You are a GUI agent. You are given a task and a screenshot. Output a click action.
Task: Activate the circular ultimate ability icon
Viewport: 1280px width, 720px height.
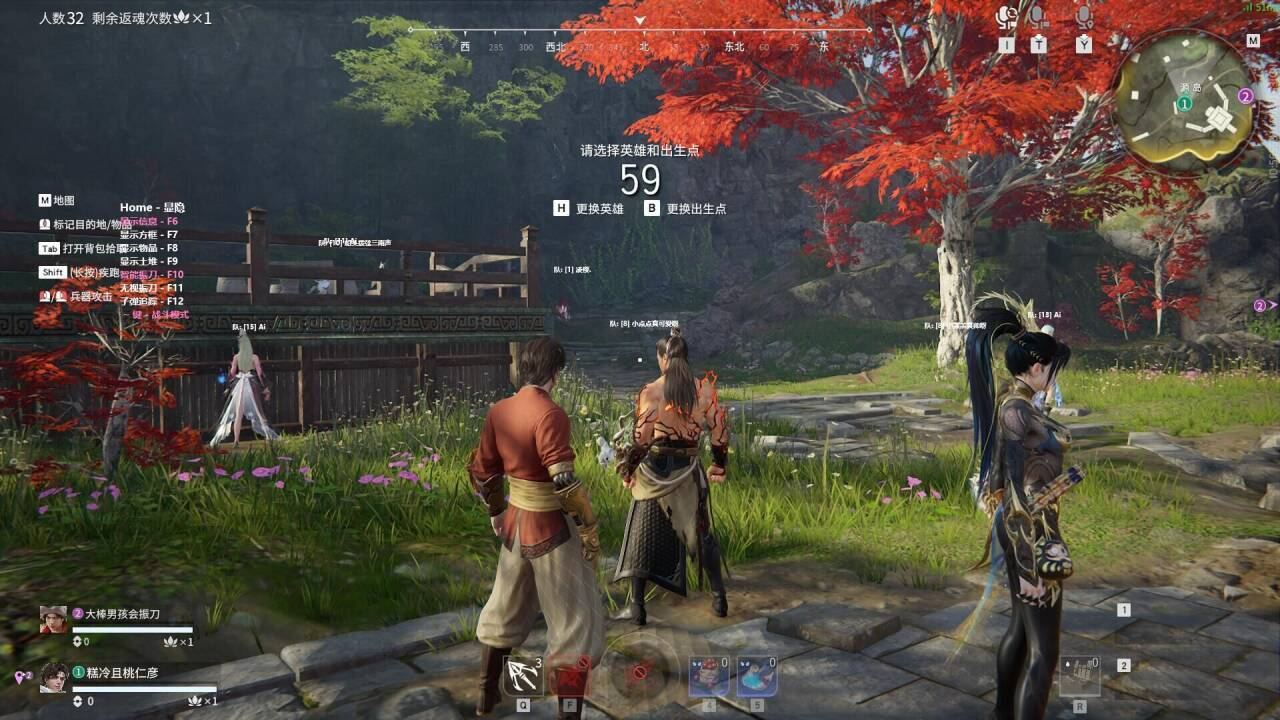pos(638,671)
